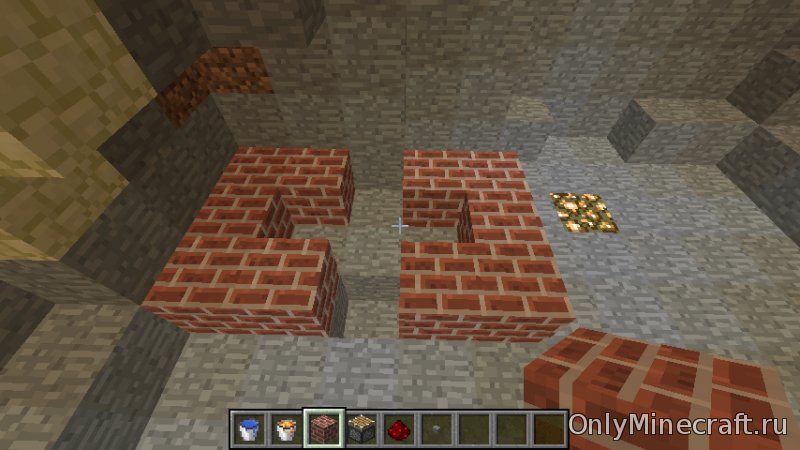Select the small gray button item slot
Screen dimensions: 800x450
[x=435, y=428]
